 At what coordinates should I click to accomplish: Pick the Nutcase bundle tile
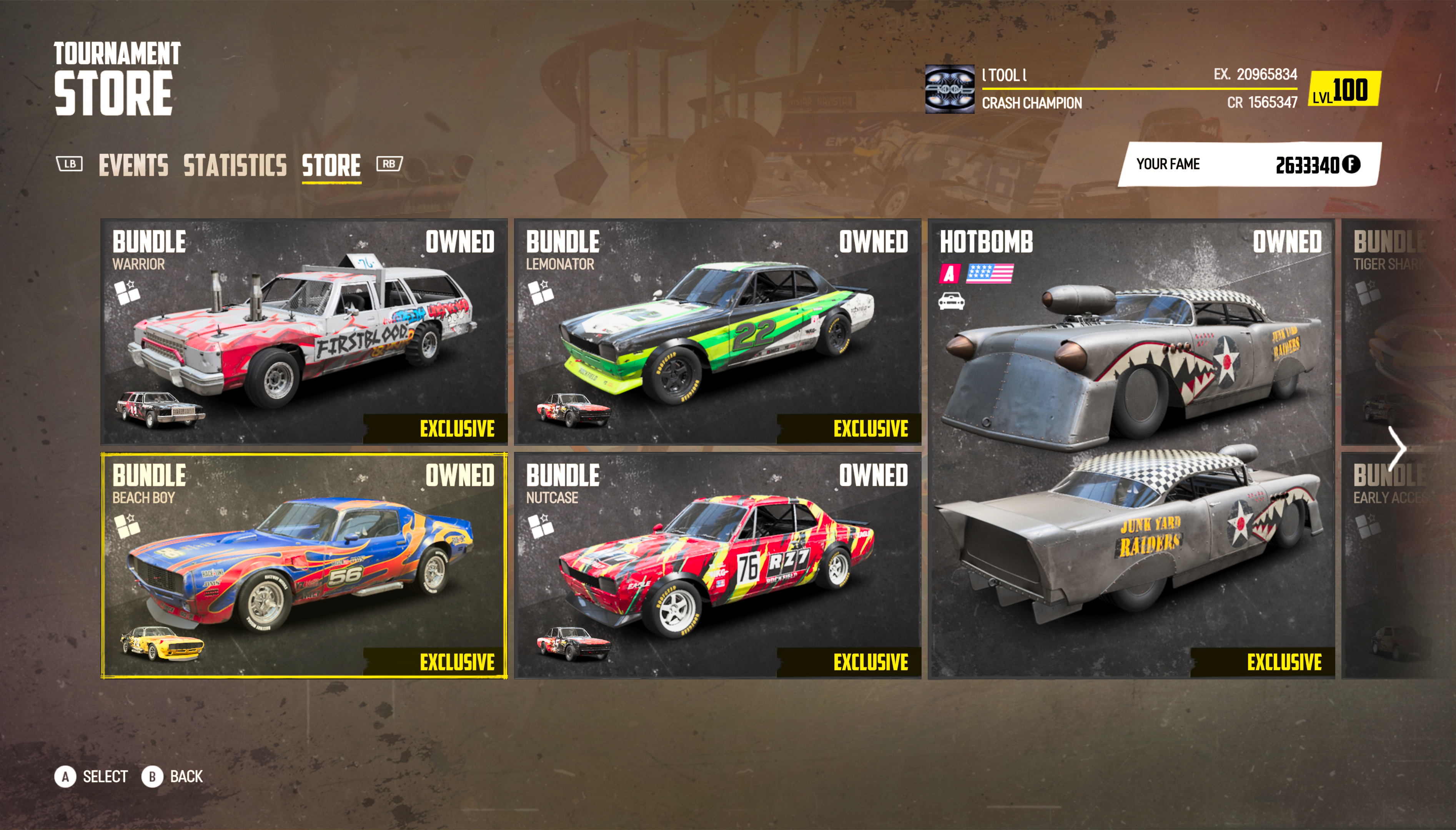click(x=717, y=566)
